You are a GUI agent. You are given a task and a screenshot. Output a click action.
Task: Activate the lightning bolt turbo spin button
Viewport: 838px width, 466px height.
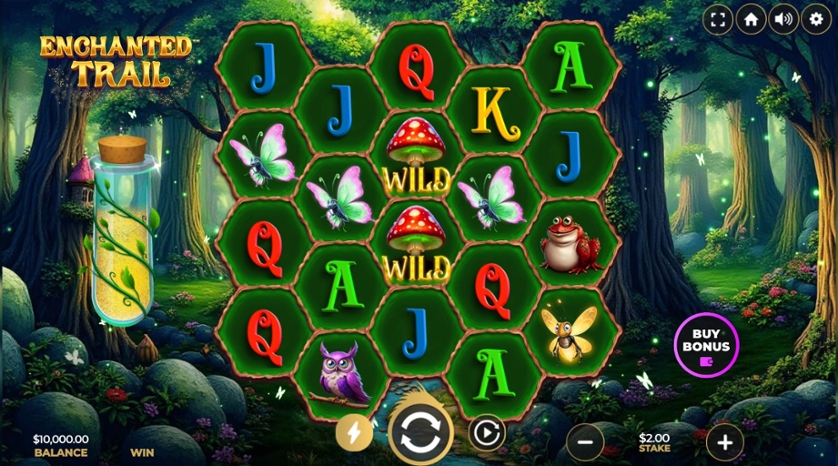353,432
